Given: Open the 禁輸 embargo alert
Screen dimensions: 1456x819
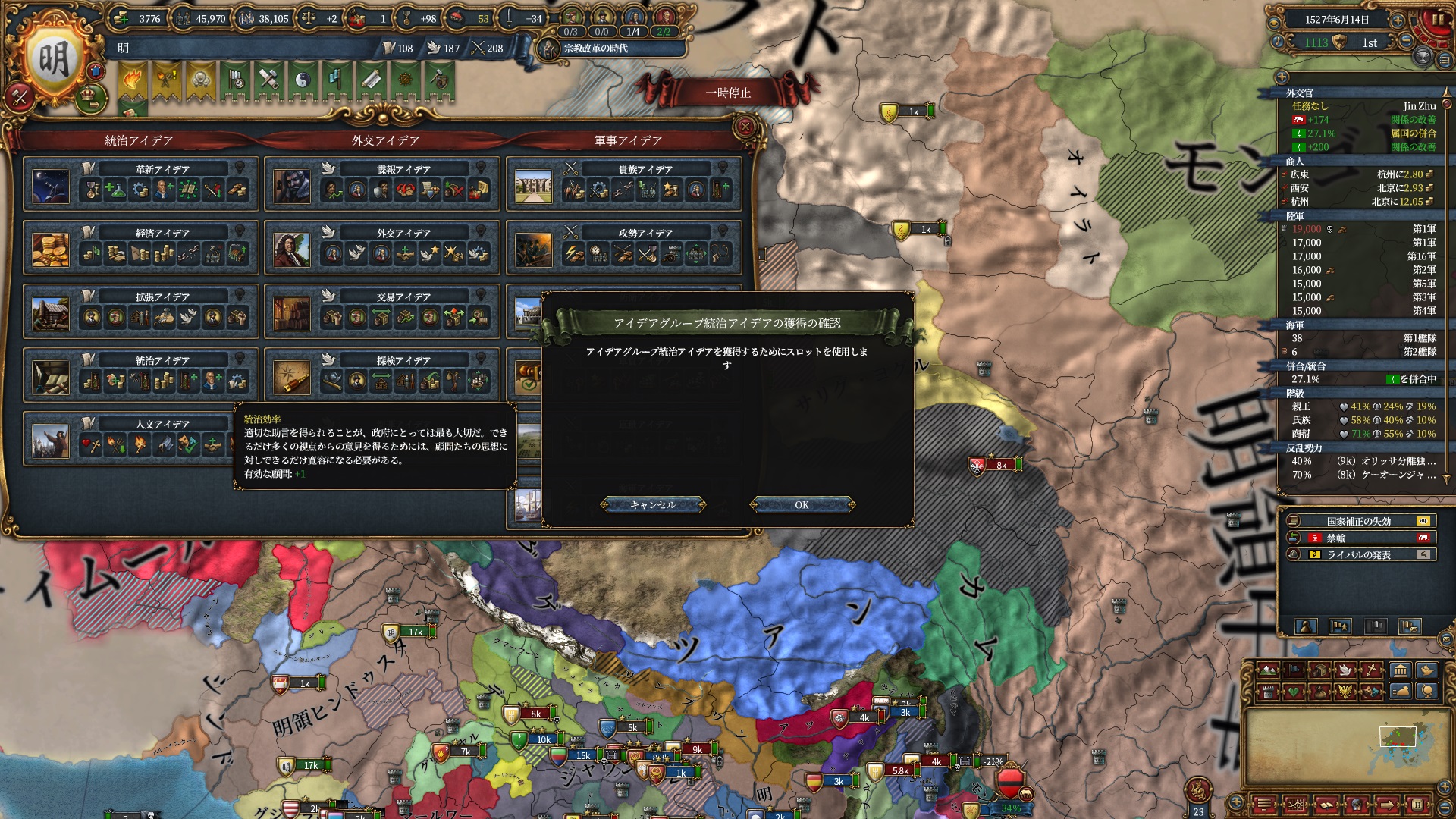Looking at the screenshot, I should point(1359,538).
